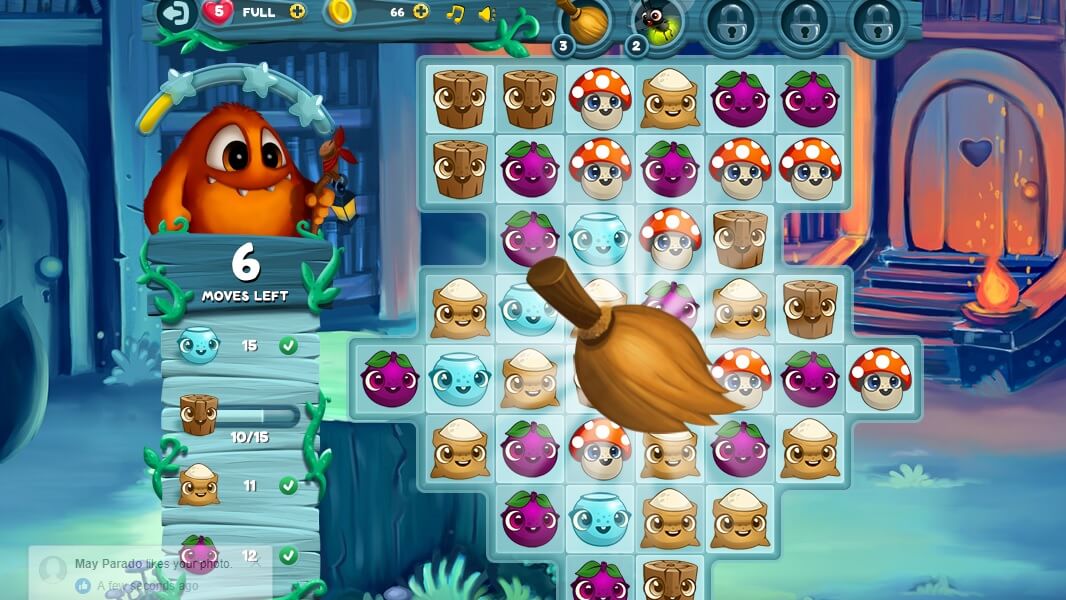This screenshot has height=600, width=1066.
Task: Select the firefly bug booster
Action: click(x=658, y=20)
